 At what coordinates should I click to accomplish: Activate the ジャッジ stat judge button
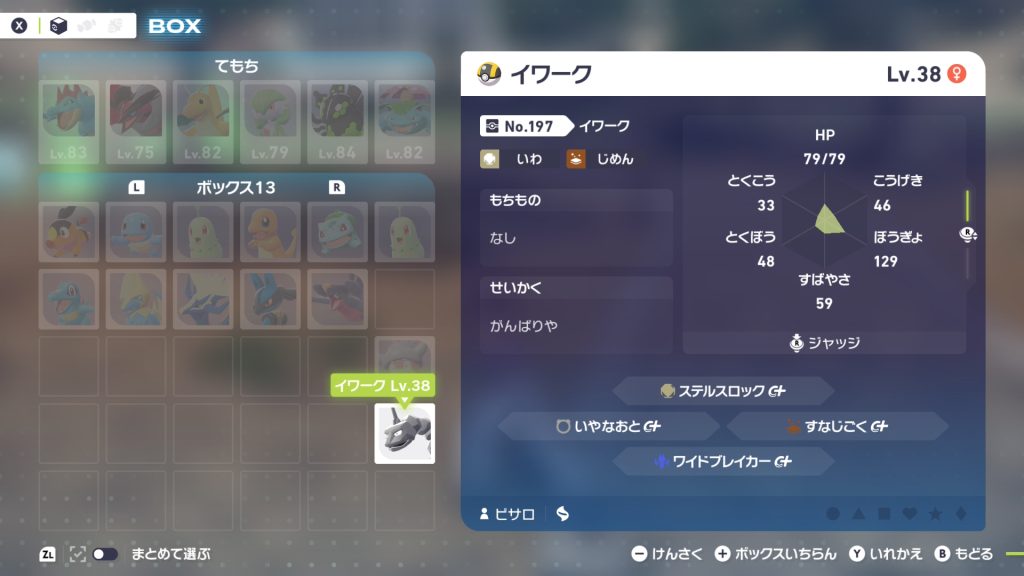click(x=824, y=343)
